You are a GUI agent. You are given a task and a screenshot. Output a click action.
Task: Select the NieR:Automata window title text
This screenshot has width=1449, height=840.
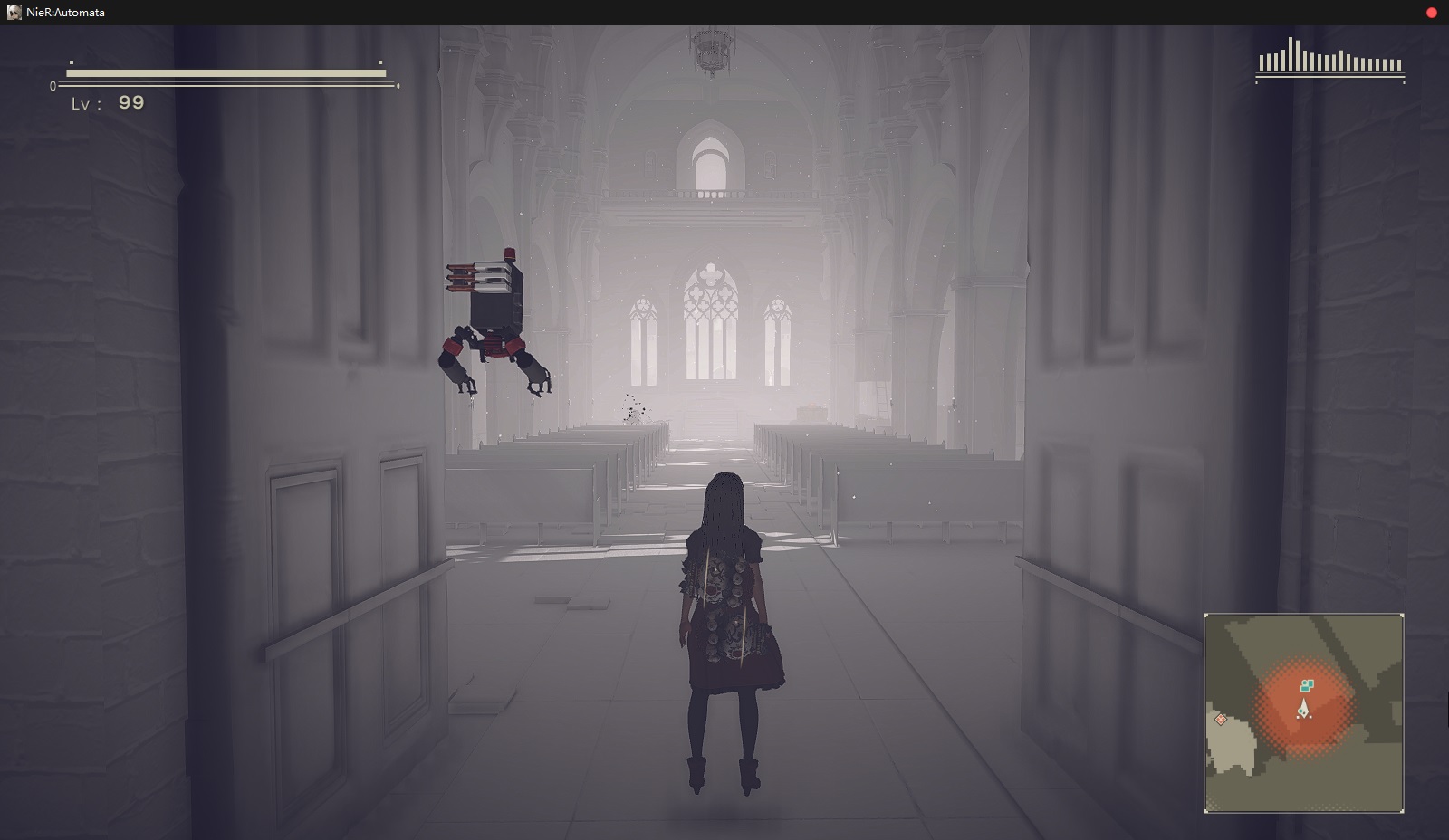[64, 12]
